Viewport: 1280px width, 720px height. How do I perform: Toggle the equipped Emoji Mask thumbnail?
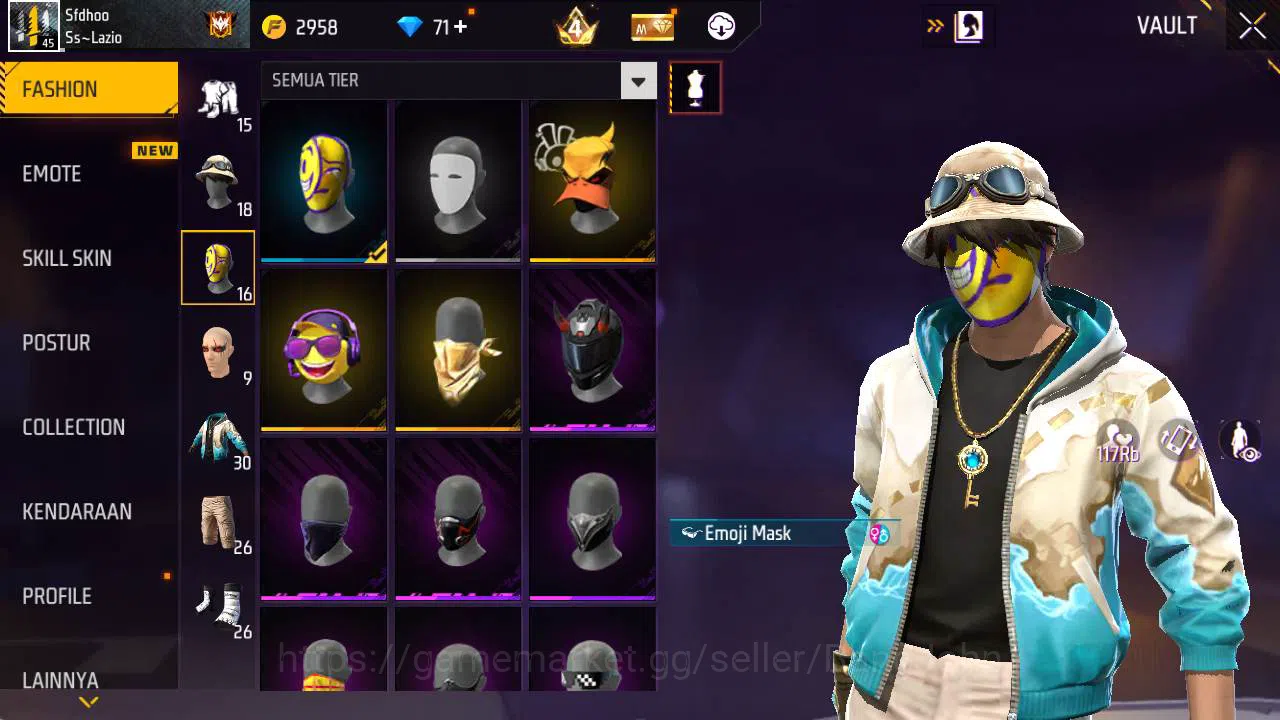click(x=322, y=182)
